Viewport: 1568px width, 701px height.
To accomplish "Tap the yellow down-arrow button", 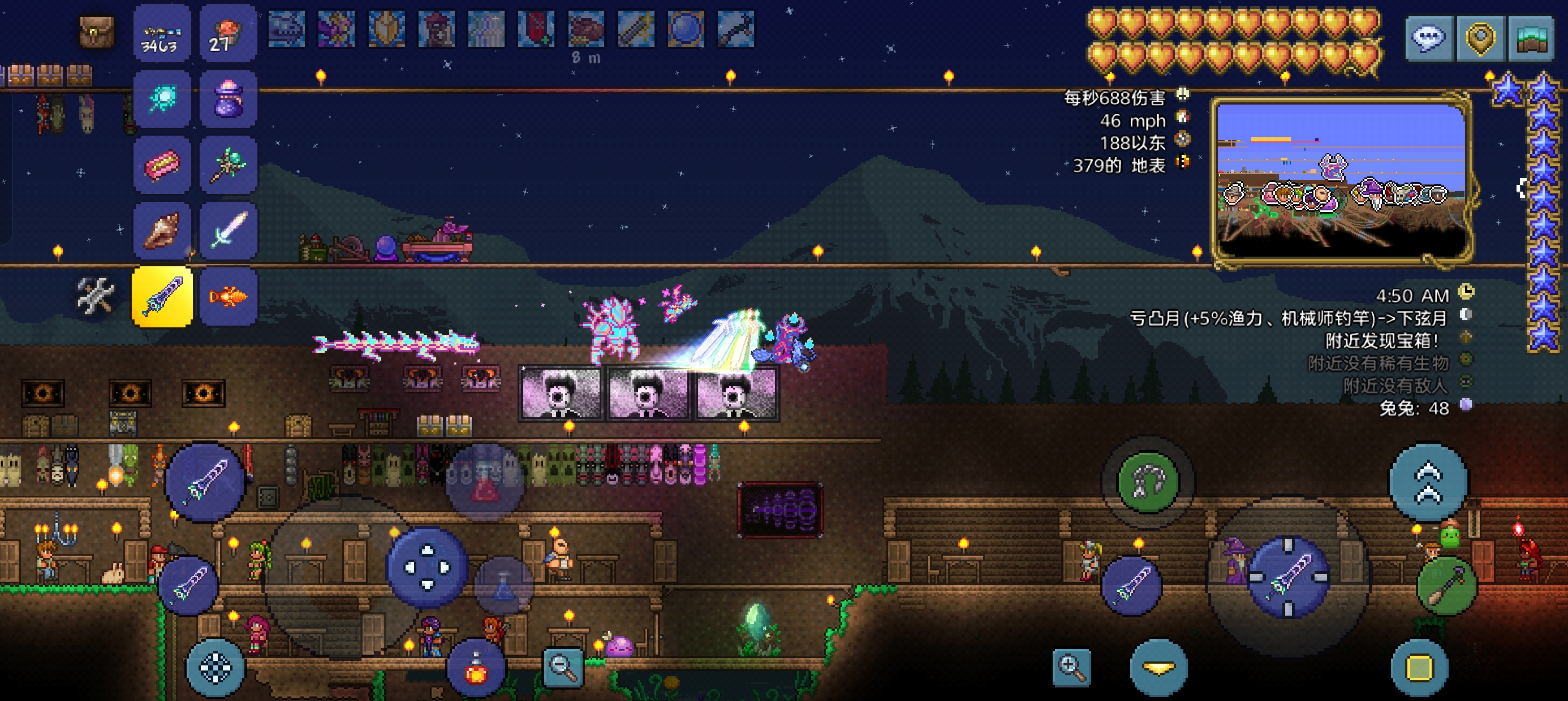I will pyautogui.click(x=1158, y=668).
